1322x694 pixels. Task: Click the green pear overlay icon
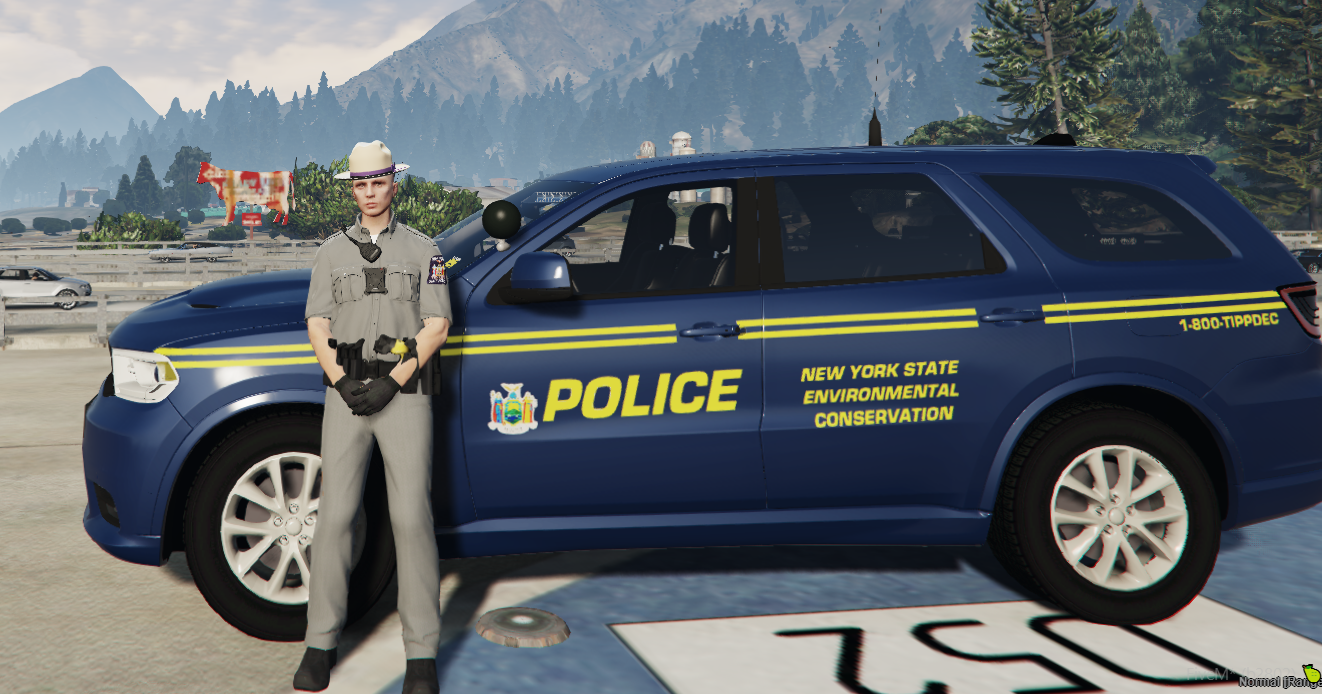coord(1311,673)
